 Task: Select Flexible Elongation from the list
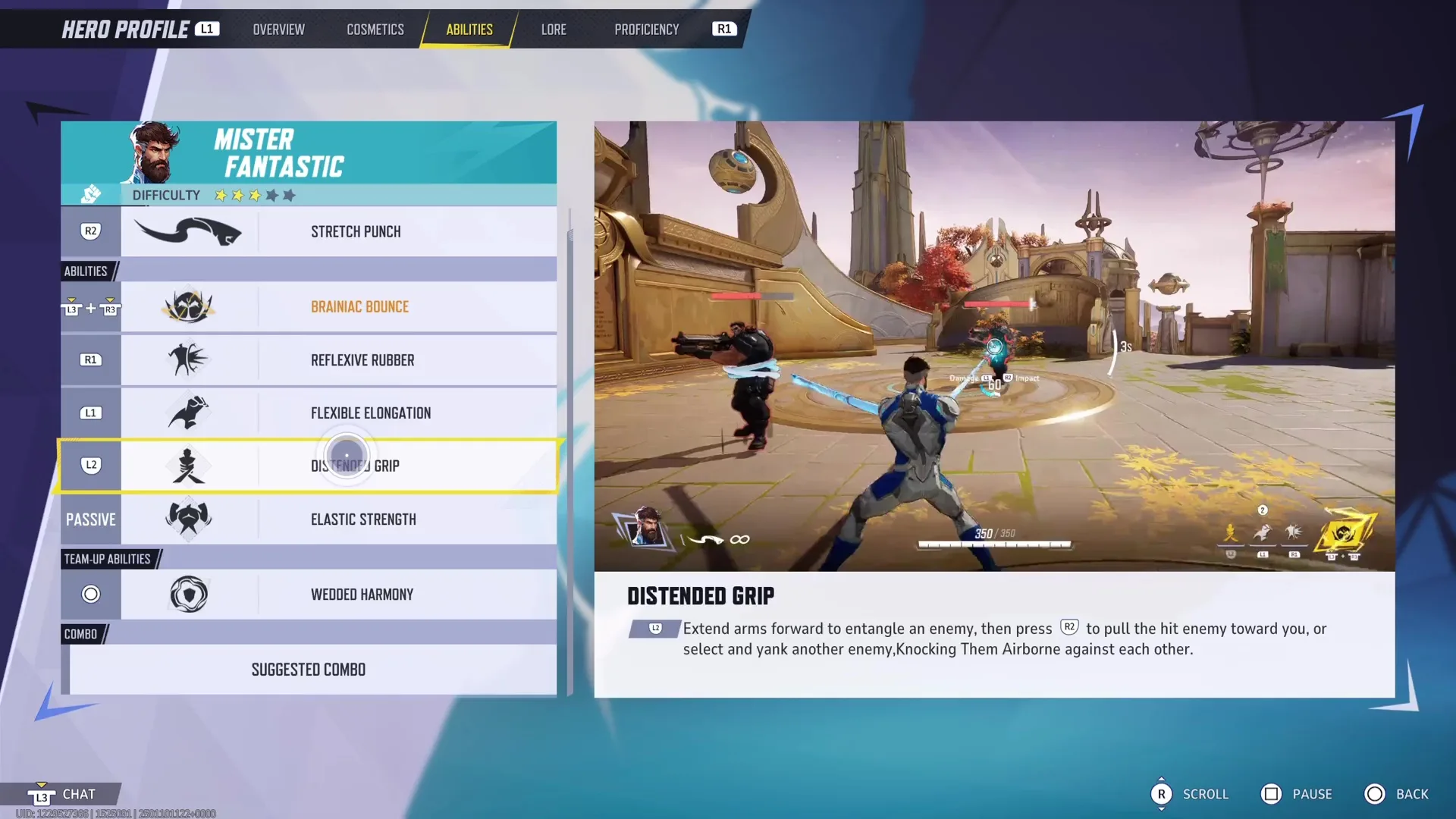pos(338,413)
